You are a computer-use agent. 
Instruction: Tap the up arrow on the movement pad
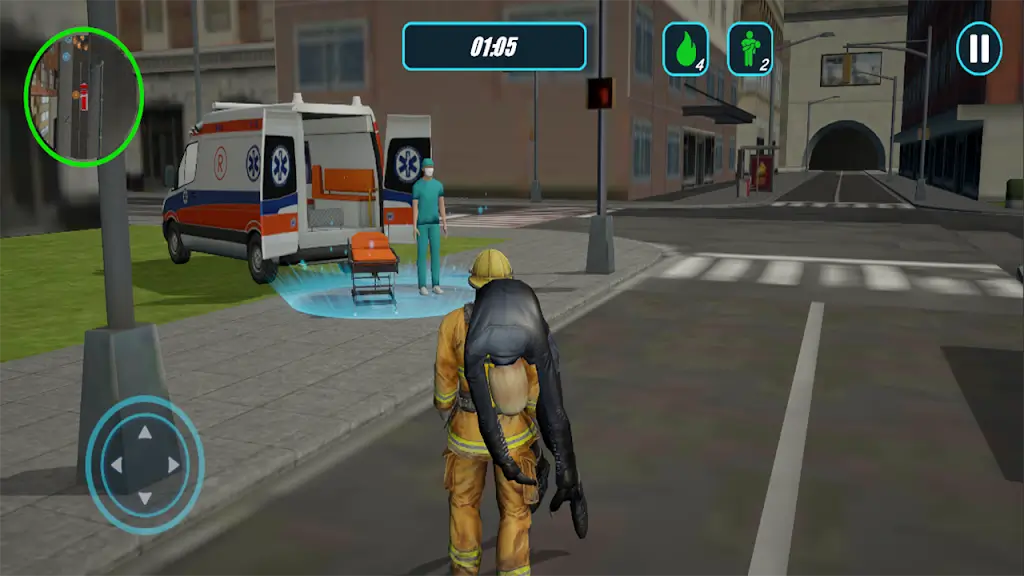(144, 433)
